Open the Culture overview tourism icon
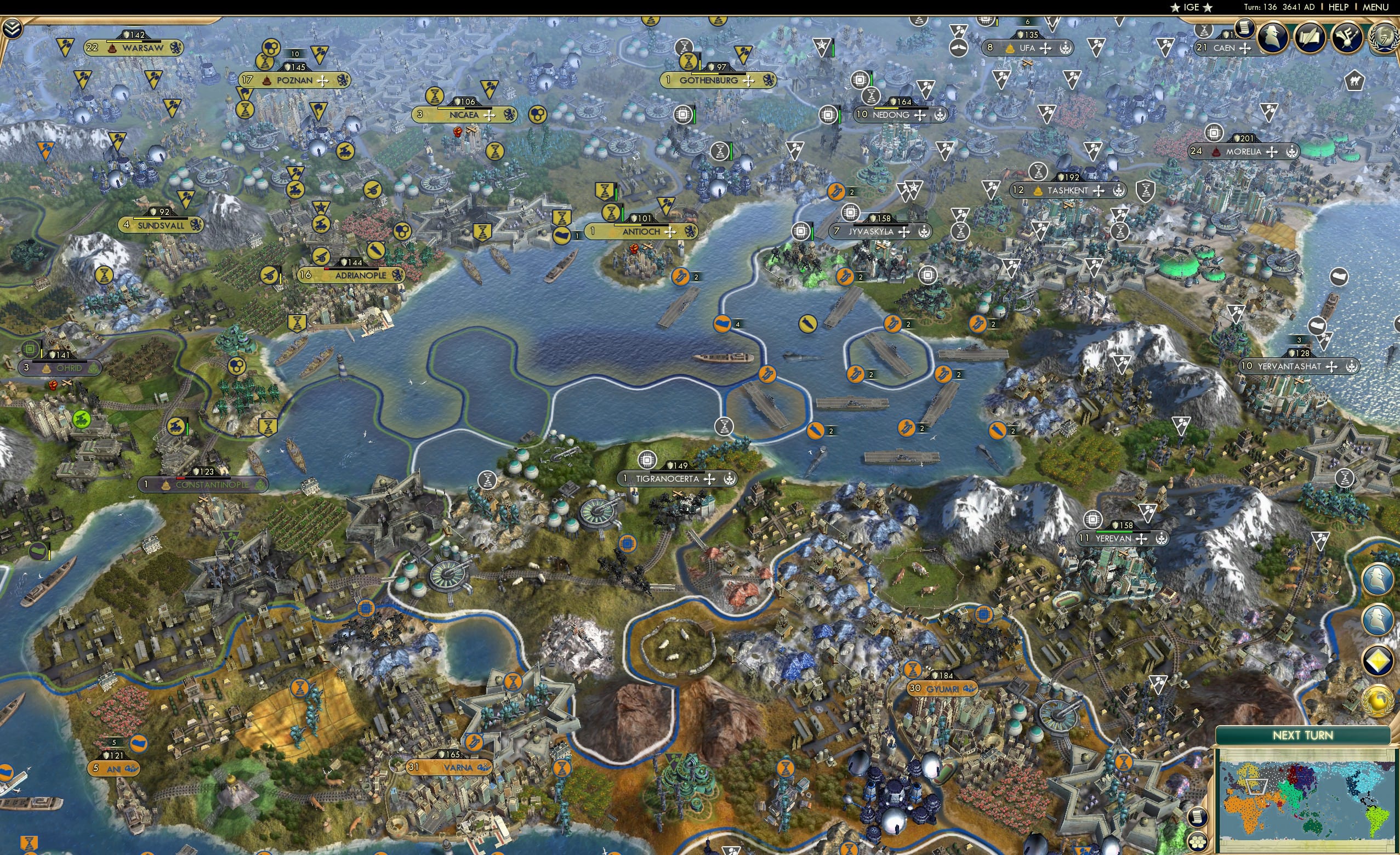This screenshot has height=855, width=1400. [x=1349, y=37]
